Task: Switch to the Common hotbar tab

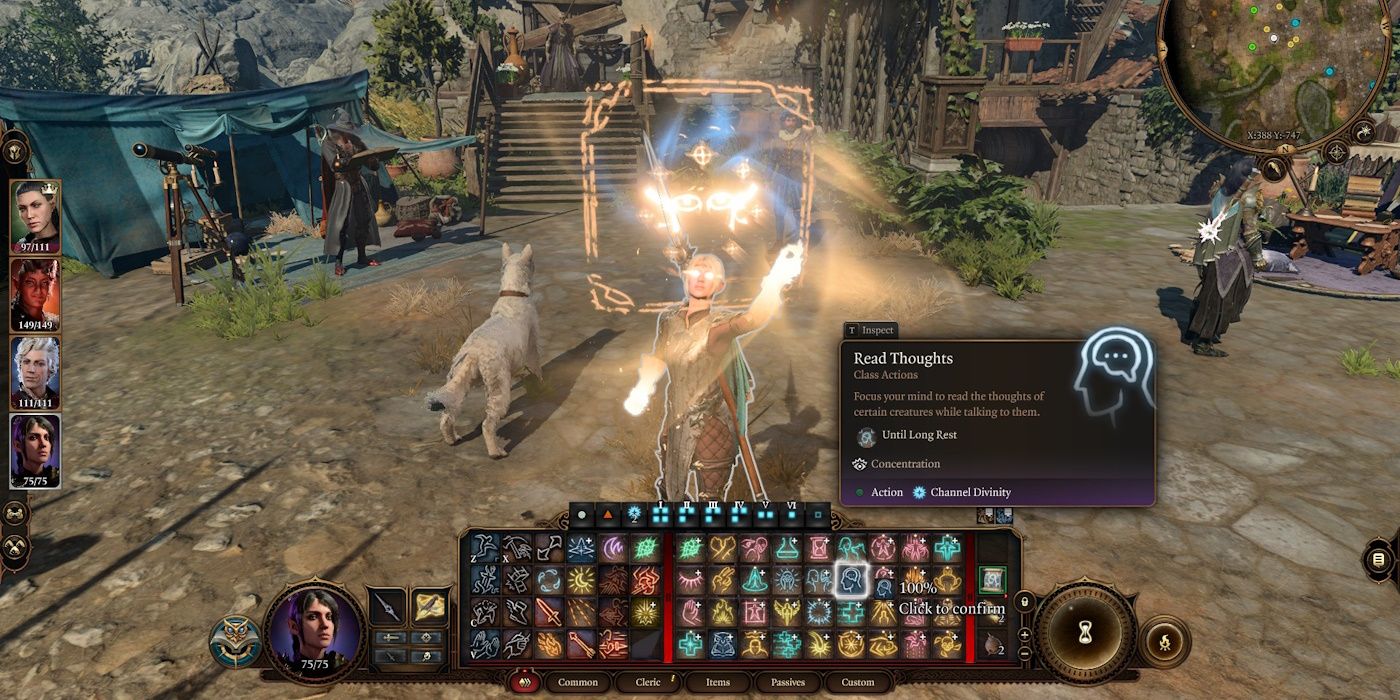Action: click(x=578, y=682)
